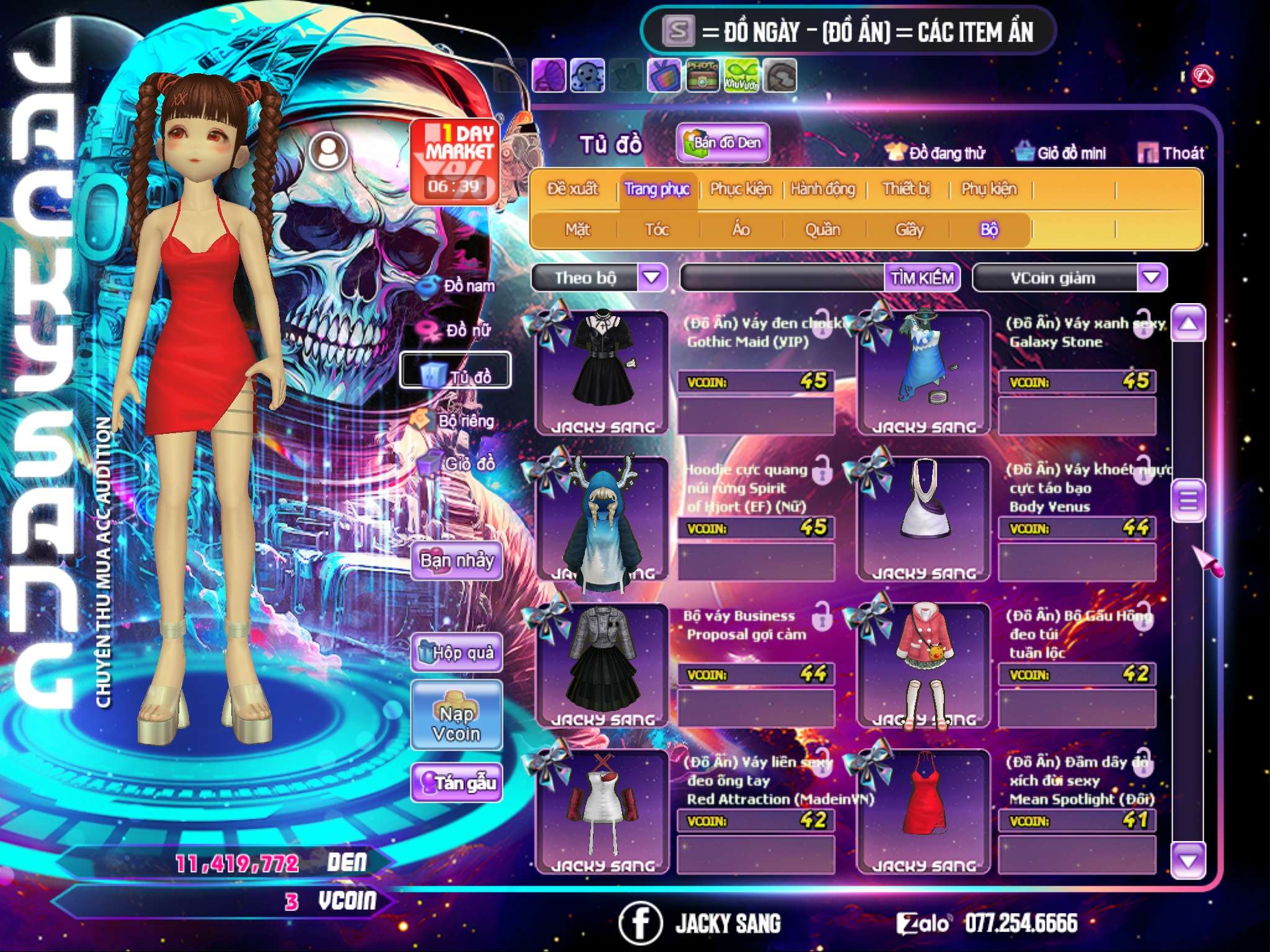Show Đồ đang thử items
1270x952 pixels.
pyautogui.click(x=935, y=153)
